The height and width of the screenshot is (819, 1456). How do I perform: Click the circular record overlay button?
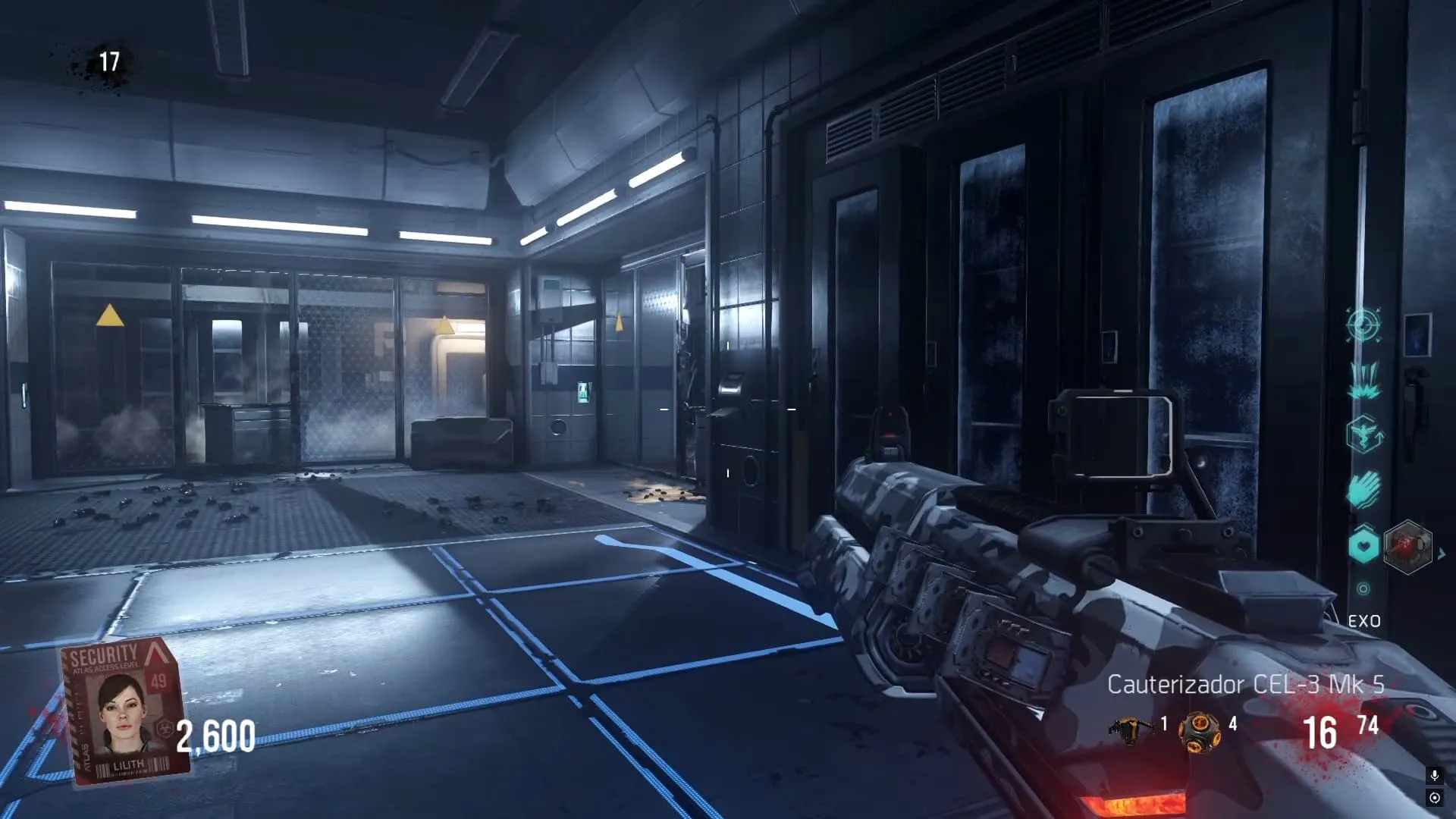pos(1434,798)
